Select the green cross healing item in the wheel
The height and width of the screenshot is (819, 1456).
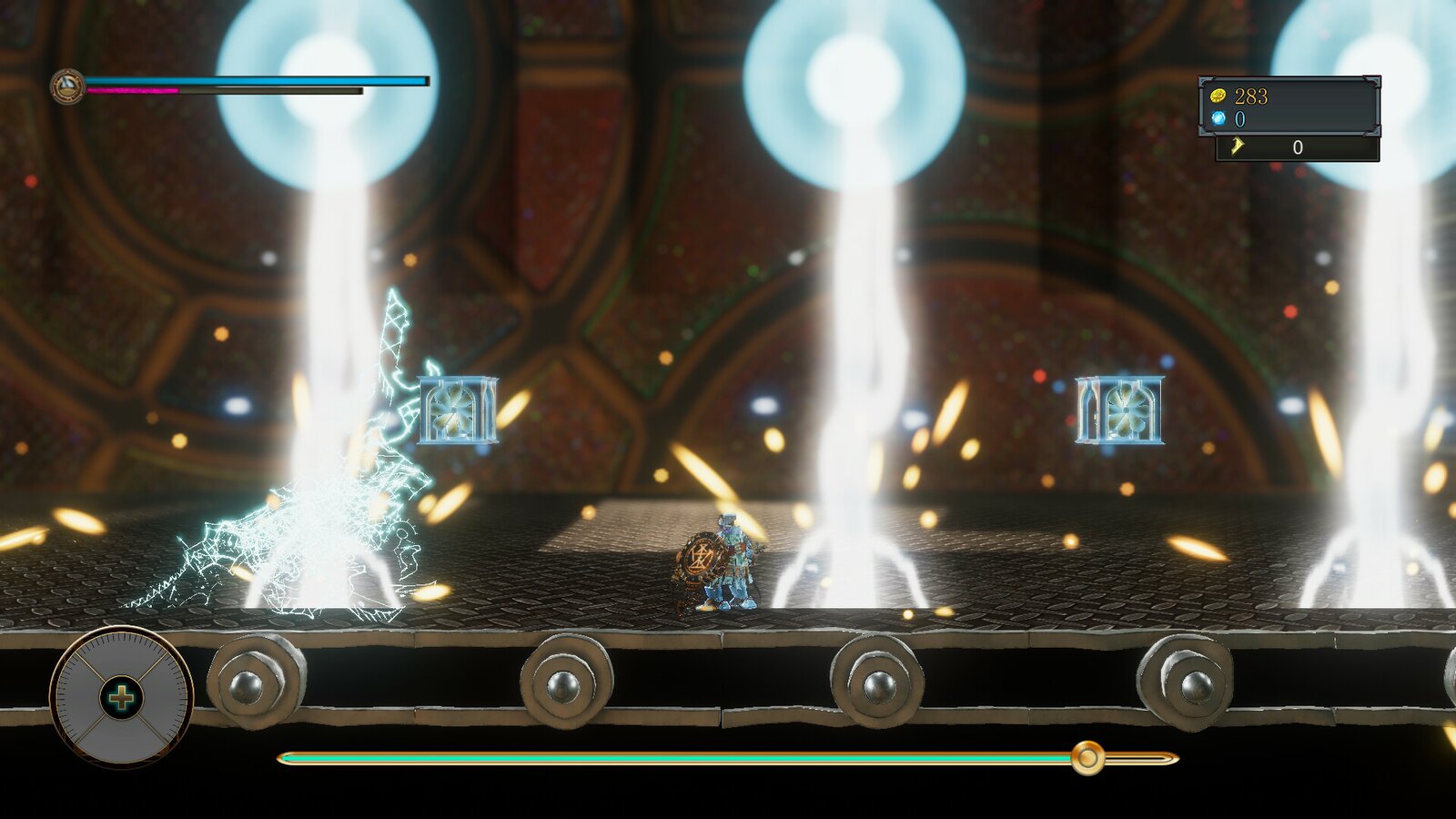pyautogui.click(x=121, y=698)
